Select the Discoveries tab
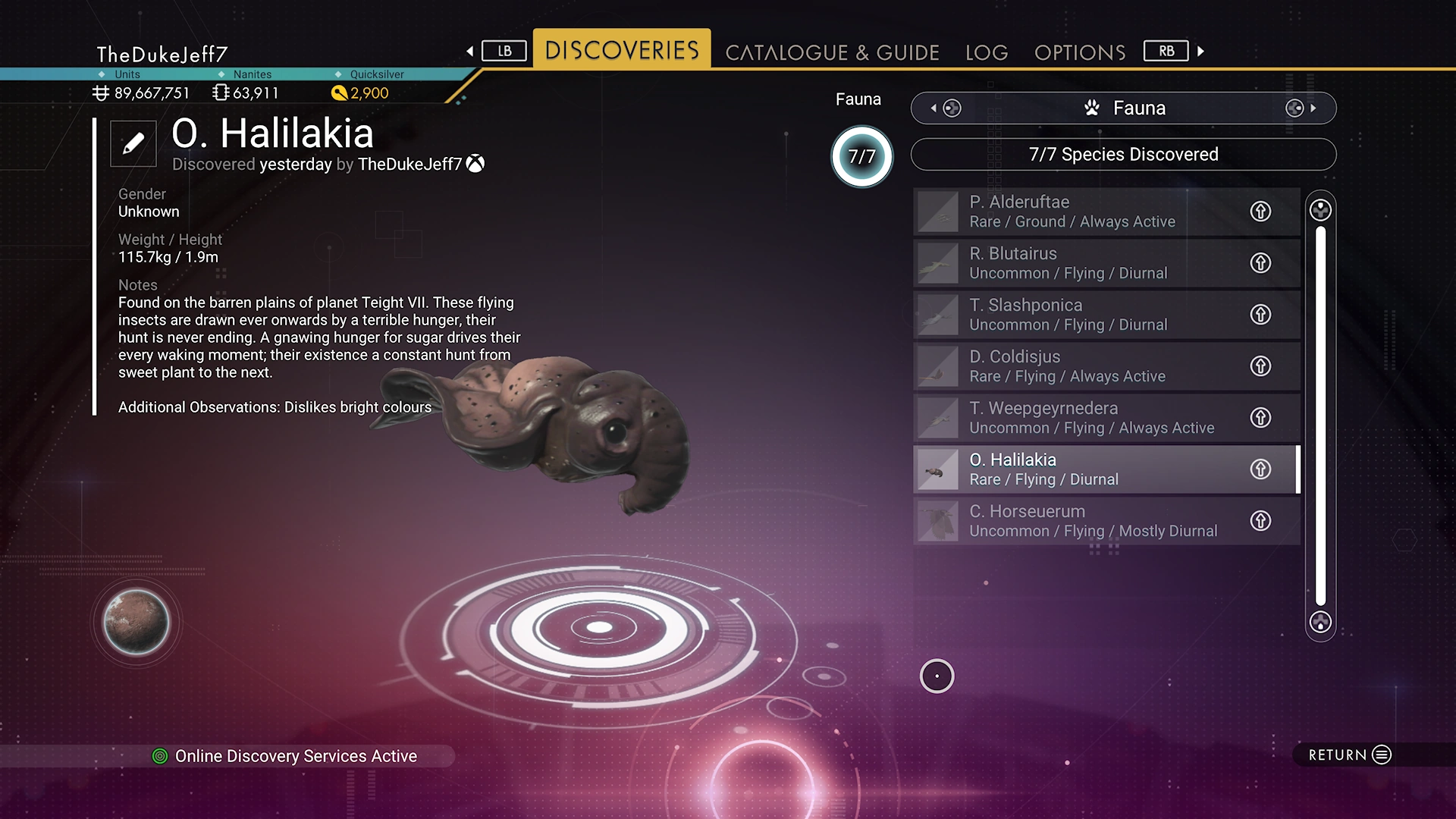 point(622,50)
